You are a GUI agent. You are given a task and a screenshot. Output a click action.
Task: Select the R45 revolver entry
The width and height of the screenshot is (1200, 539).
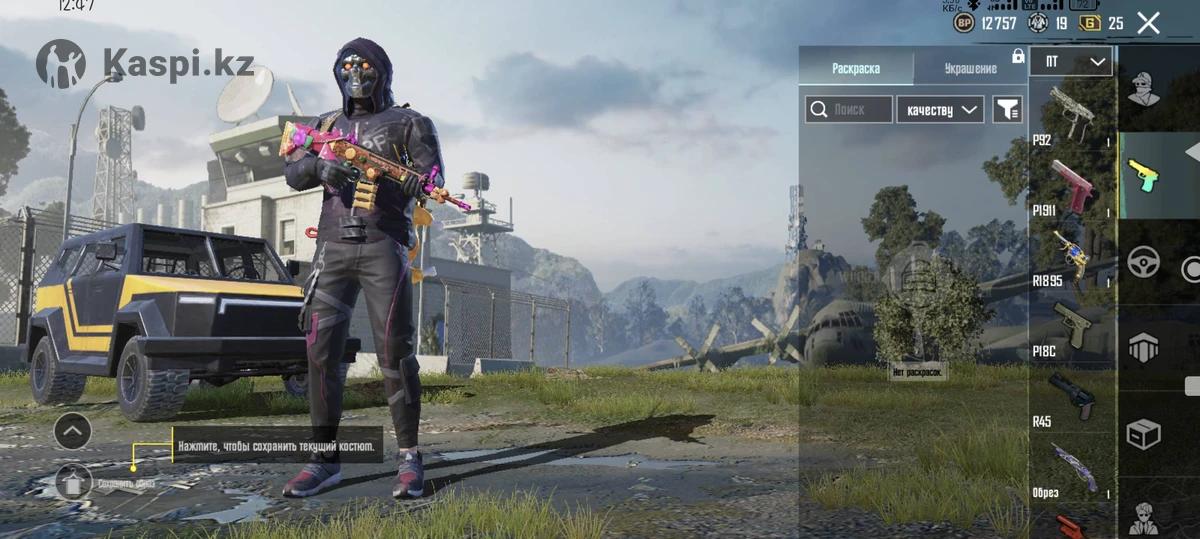(1072, 398)
